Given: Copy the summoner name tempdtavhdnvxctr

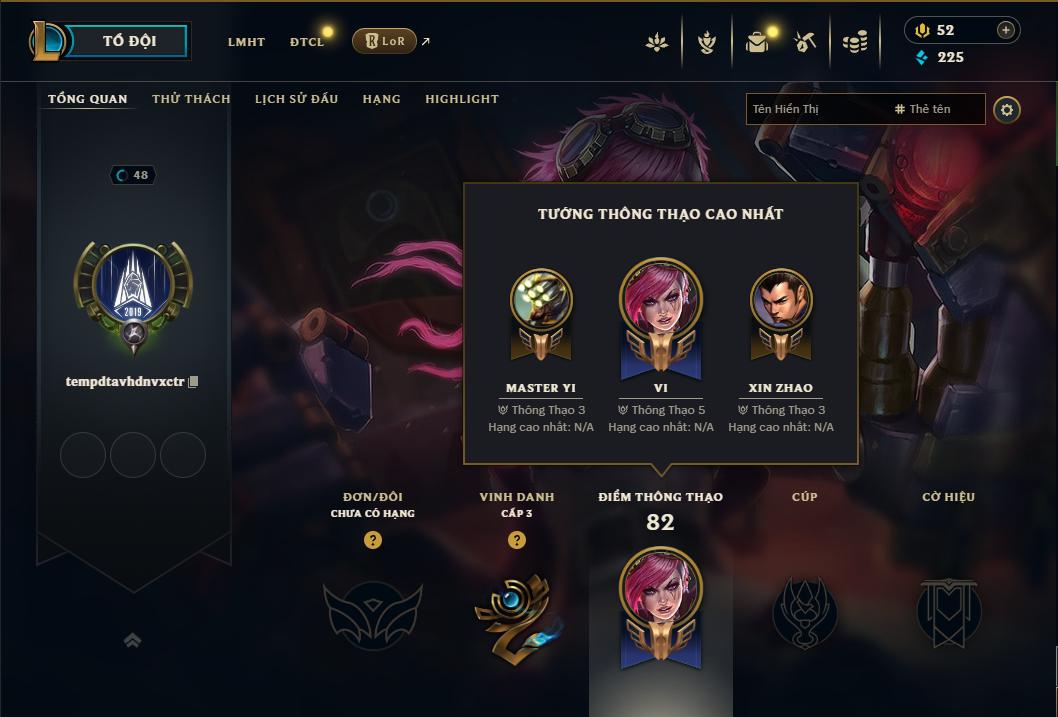Looking at the screenshot, I should pyautogui.click(x=193, y=382).
